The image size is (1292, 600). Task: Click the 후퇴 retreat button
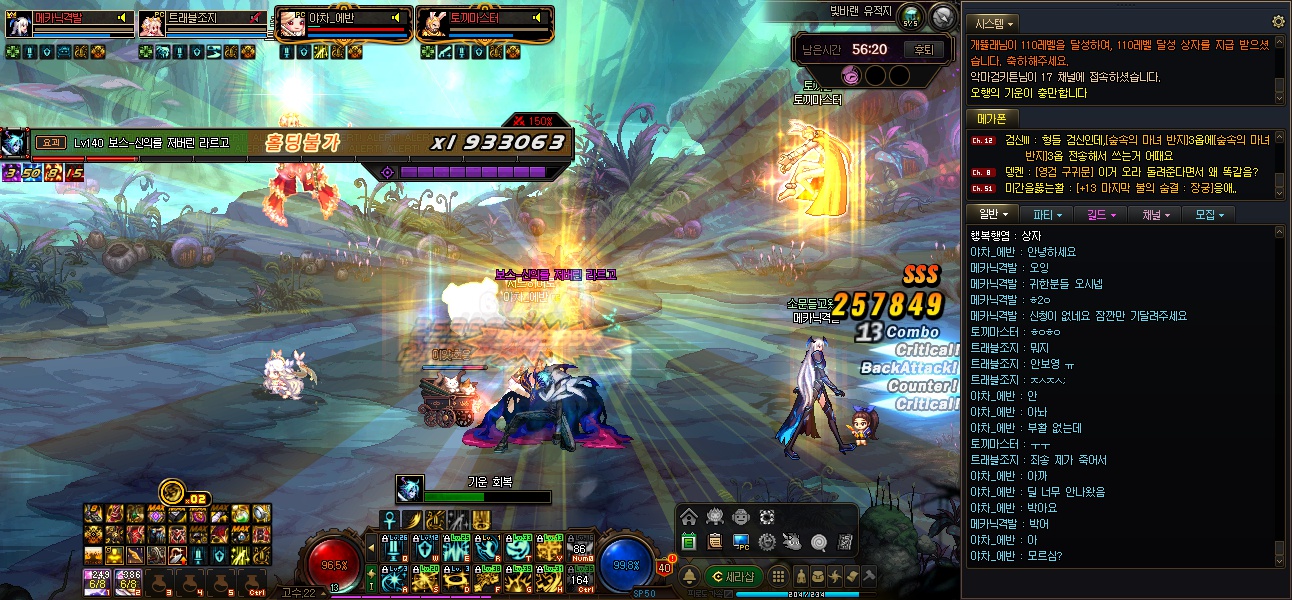923,48
